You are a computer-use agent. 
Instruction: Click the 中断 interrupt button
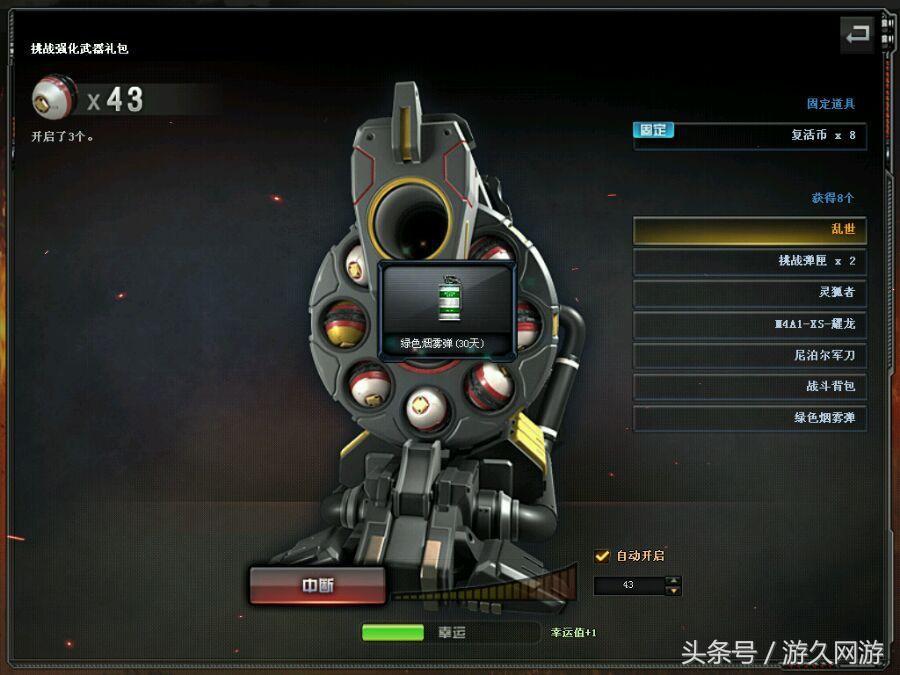[317, 586]
